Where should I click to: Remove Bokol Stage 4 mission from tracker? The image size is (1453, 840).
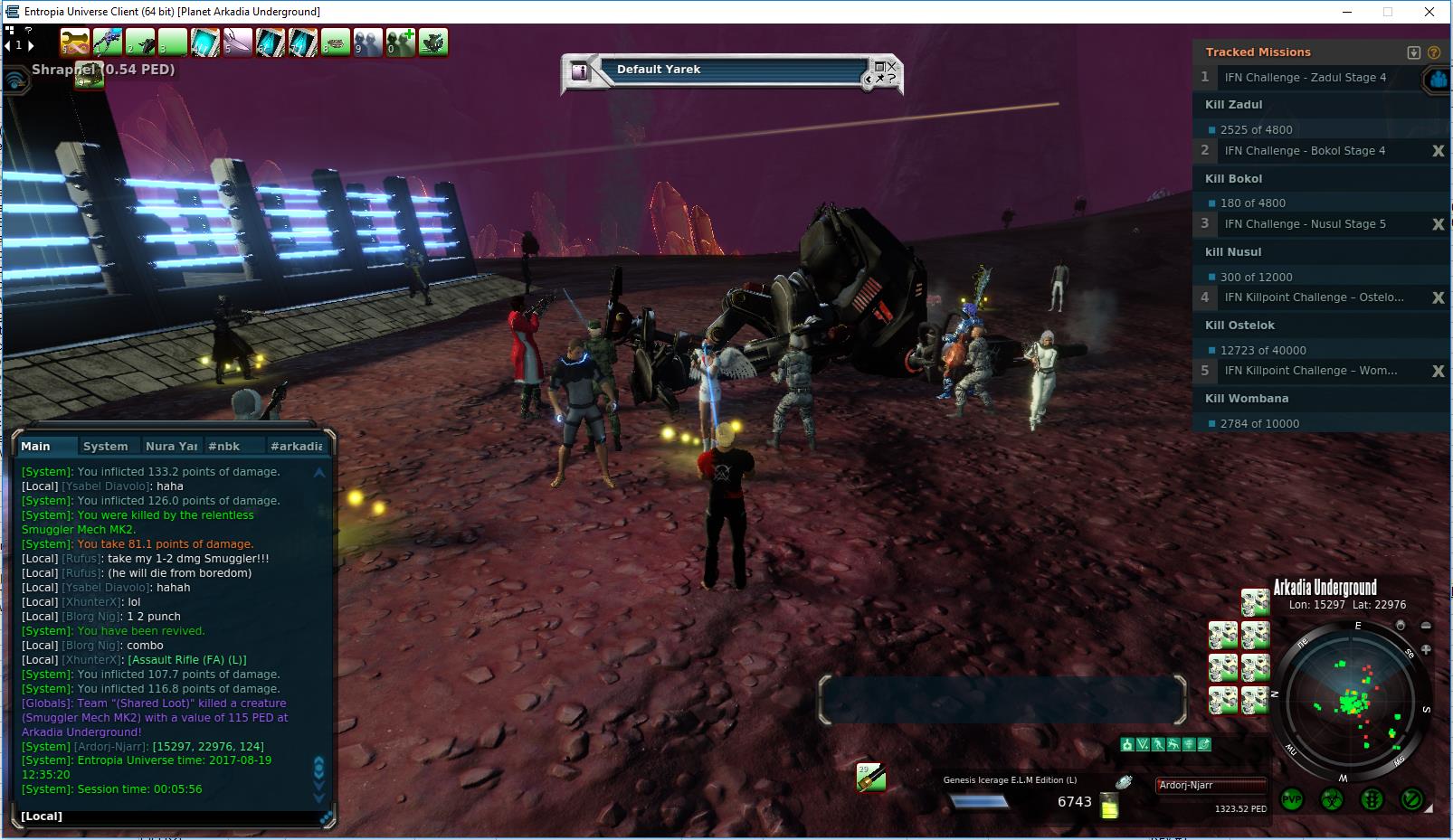1438,151
